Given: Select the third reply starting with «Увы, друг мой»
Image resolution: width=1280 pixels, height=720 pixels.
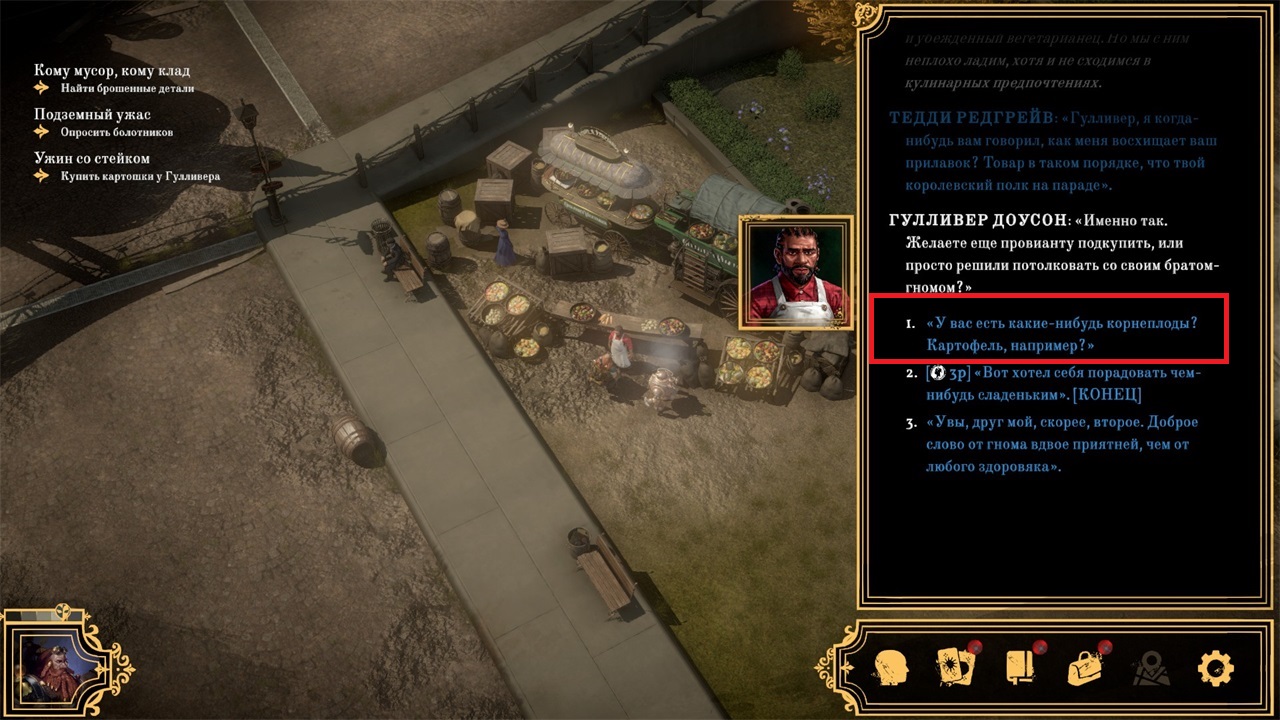Looking at the screenshot, I should (x=1059, y=444).
